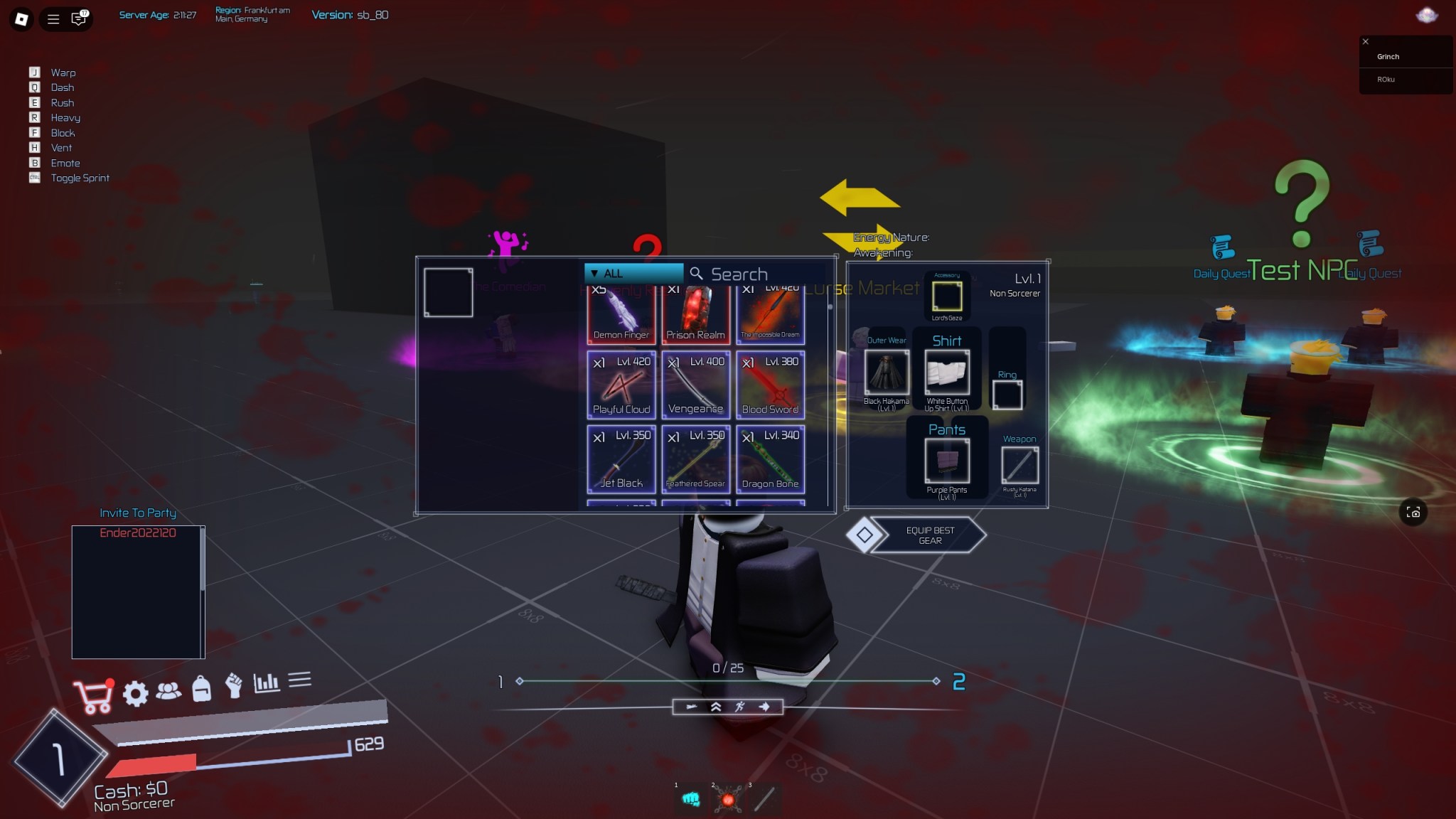The height and width of the screenshot is (819, 1456).
Task: Select the chained red orb ability in slot 2
Action: click(728, 798)
